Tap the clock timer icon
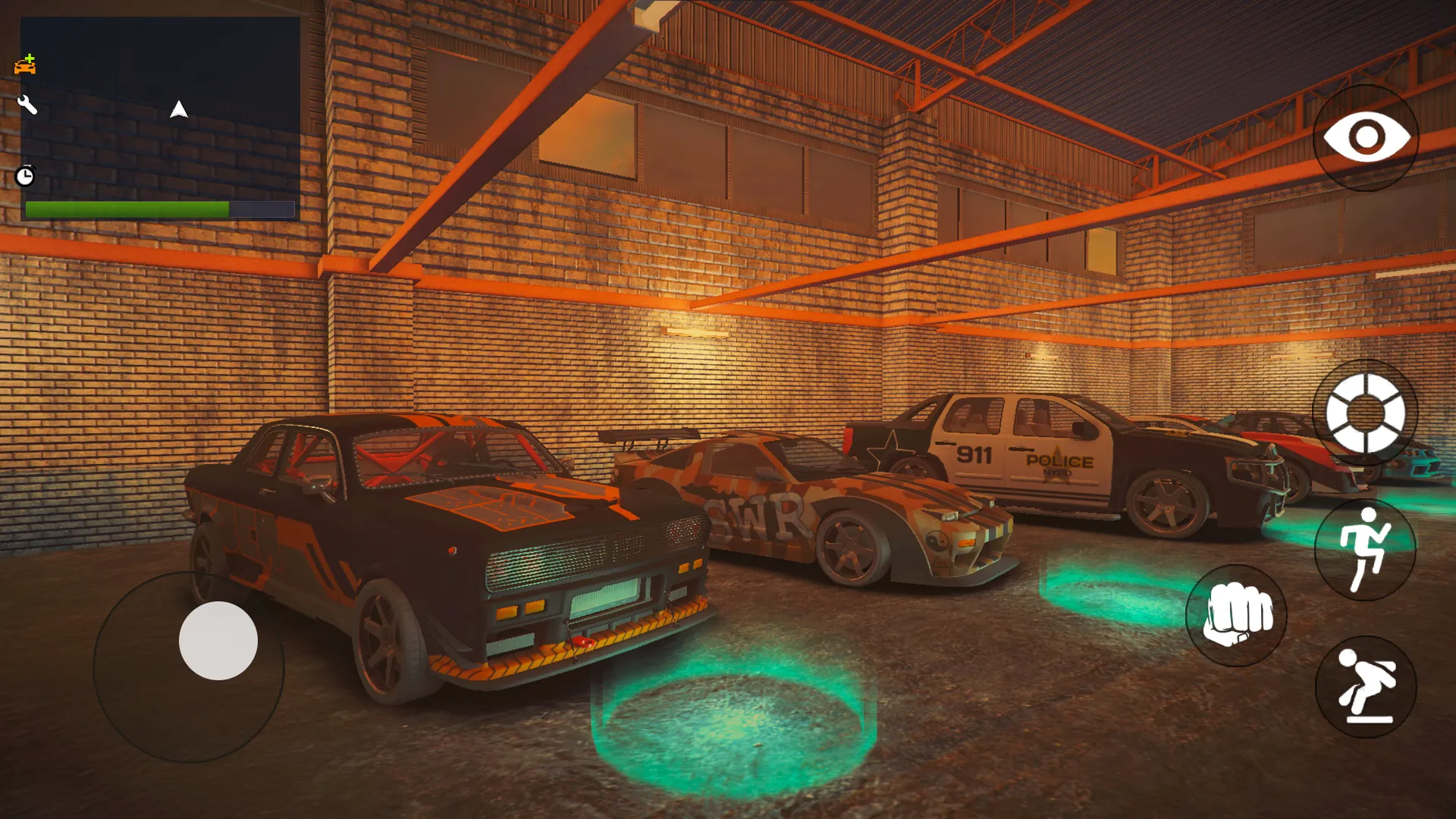 25,176
